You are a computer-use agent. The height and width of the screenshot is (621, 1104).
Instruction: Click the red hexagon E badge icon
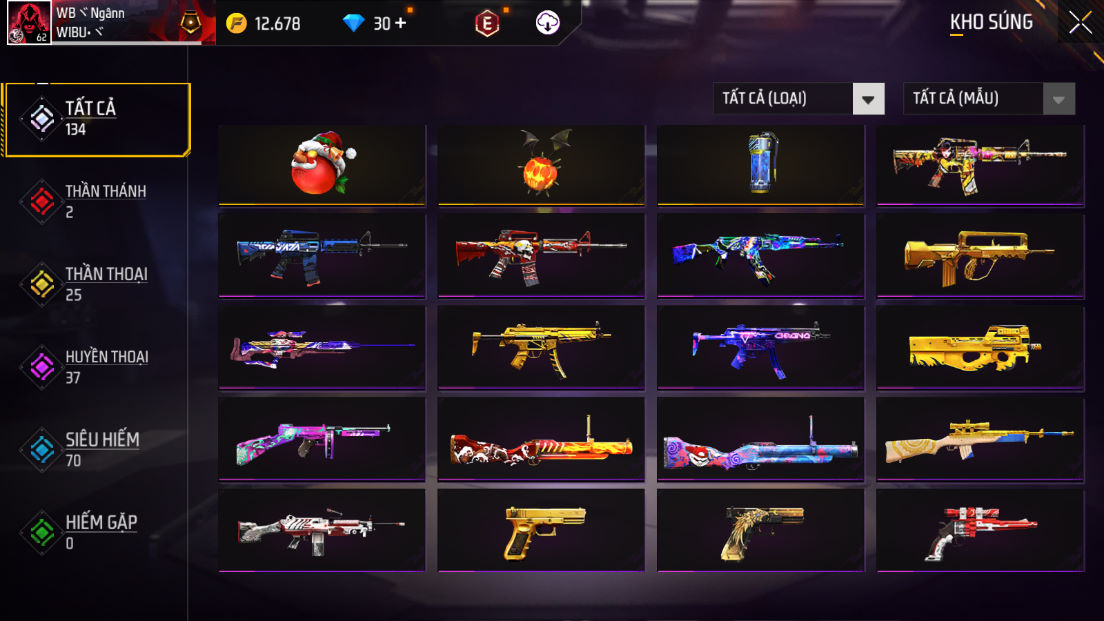pyautogui.click(x=487, y=23)
